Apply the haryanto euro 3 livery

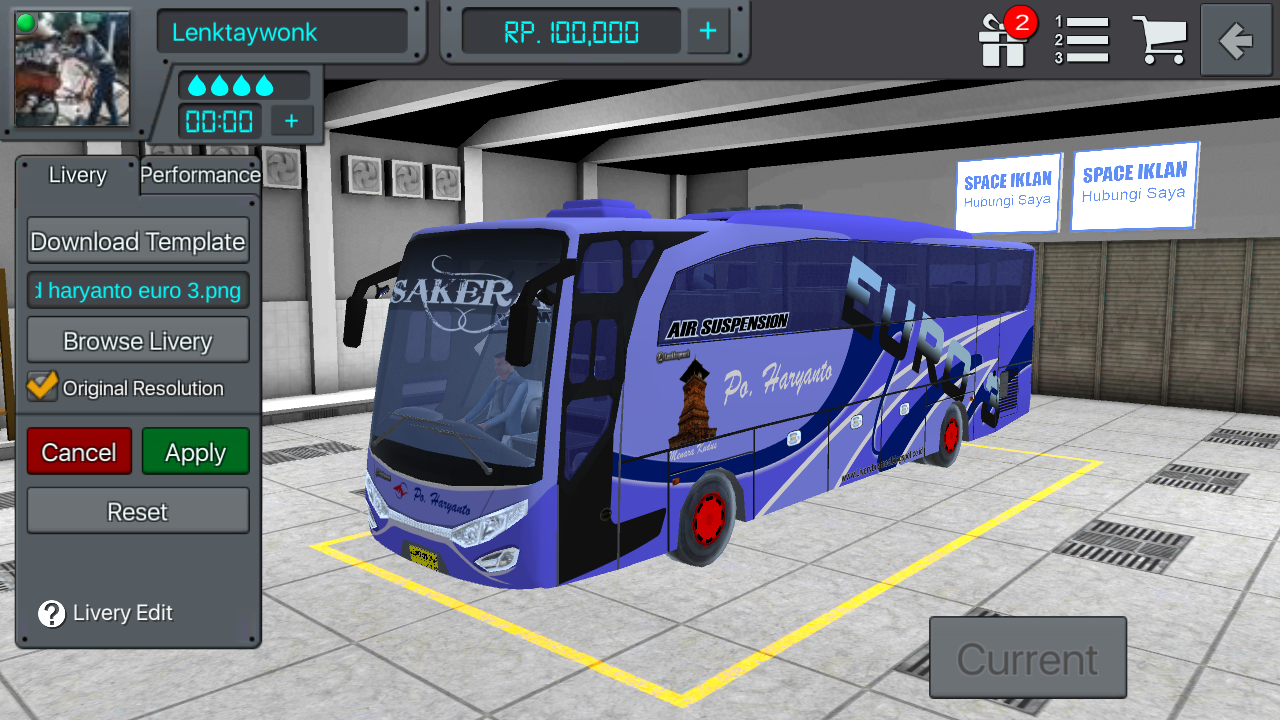pos(195,451)
